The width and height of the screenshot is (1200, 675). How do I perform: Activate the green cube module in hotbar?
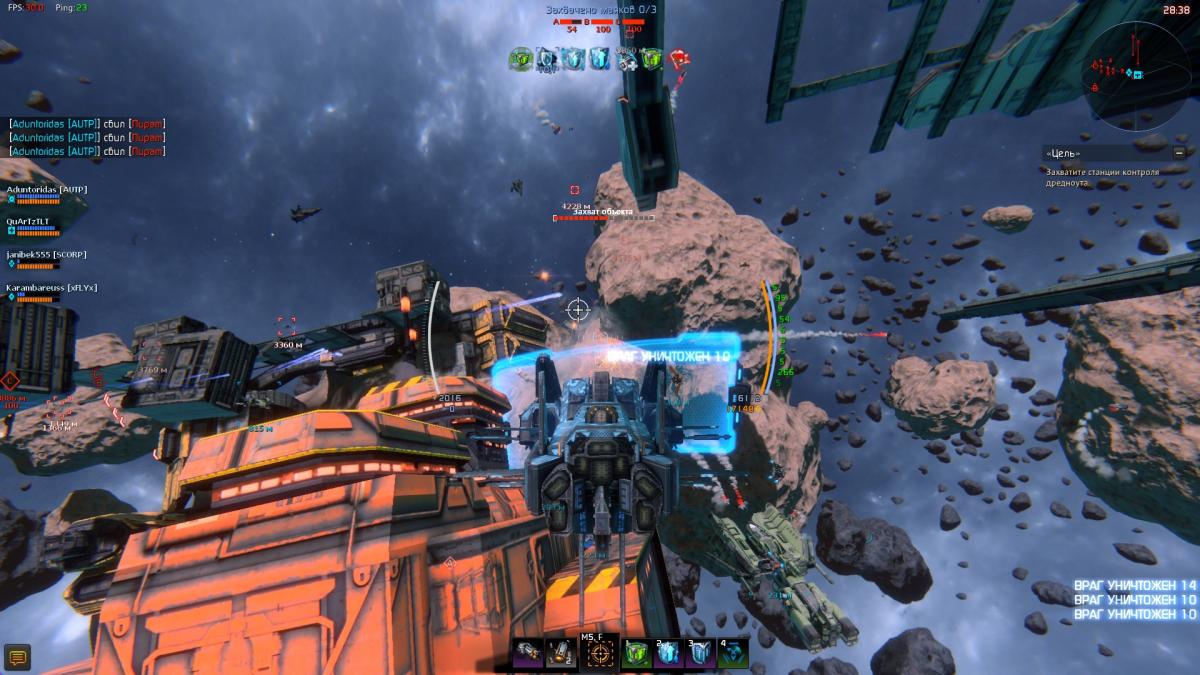pyautogui.click(x=636, y=654)
